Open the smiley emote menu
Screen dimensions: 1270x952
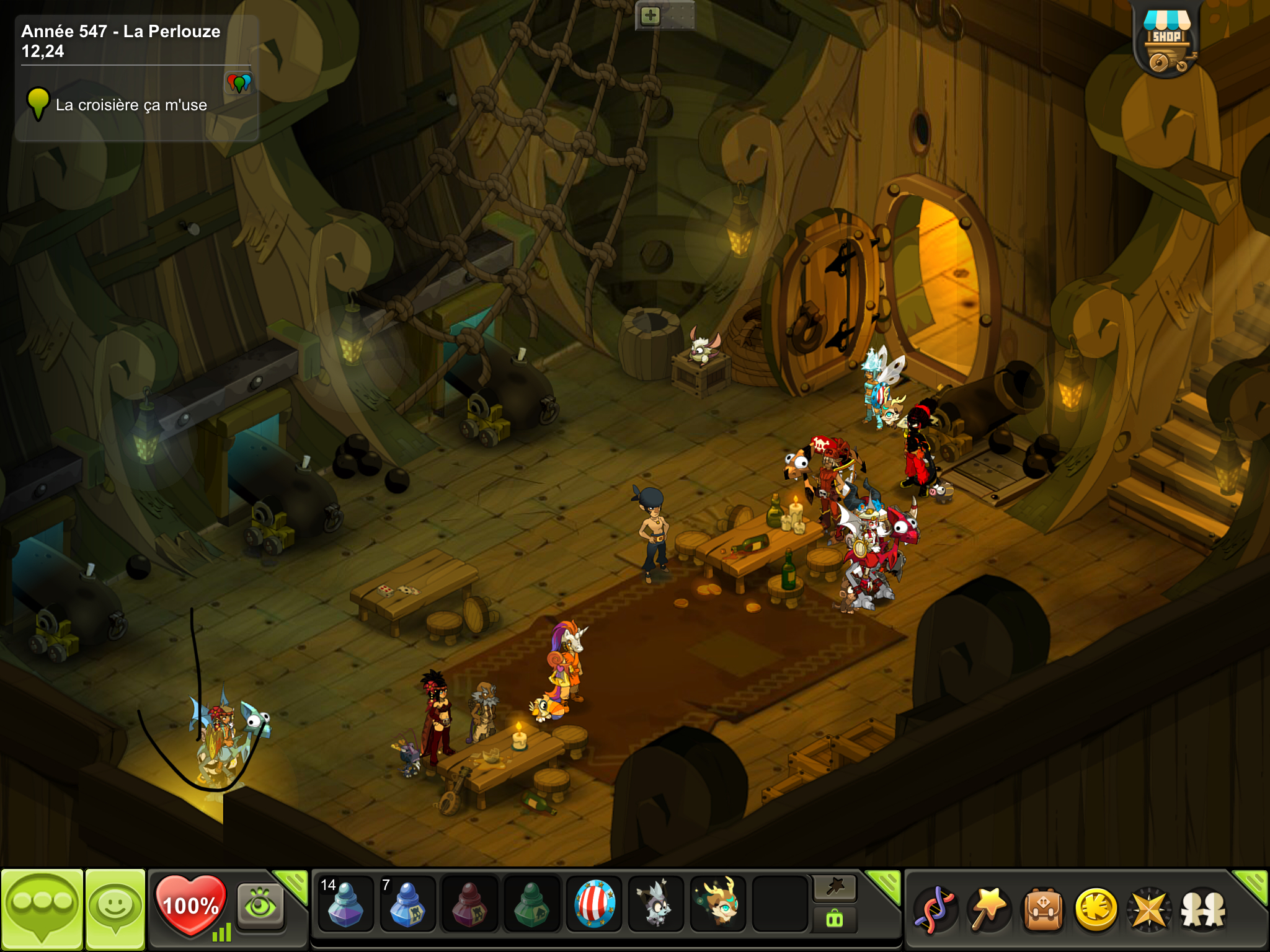(x=115, y=909)
